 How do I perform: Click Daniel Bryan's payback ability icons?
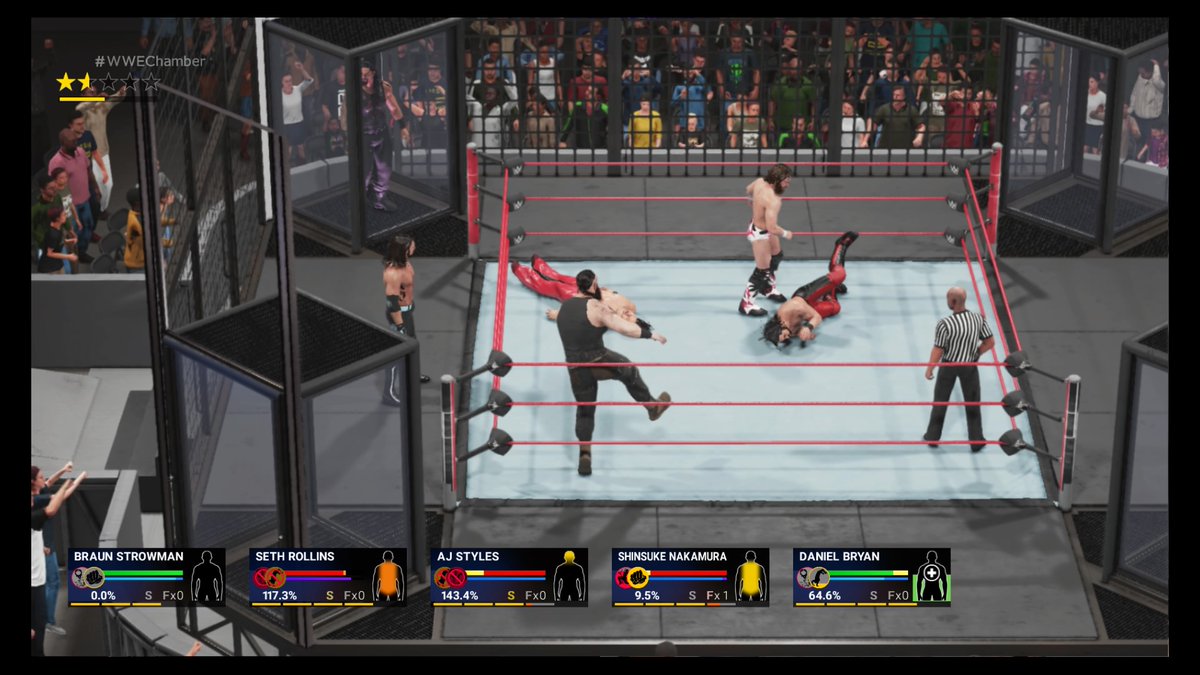[x=813, y=577]
